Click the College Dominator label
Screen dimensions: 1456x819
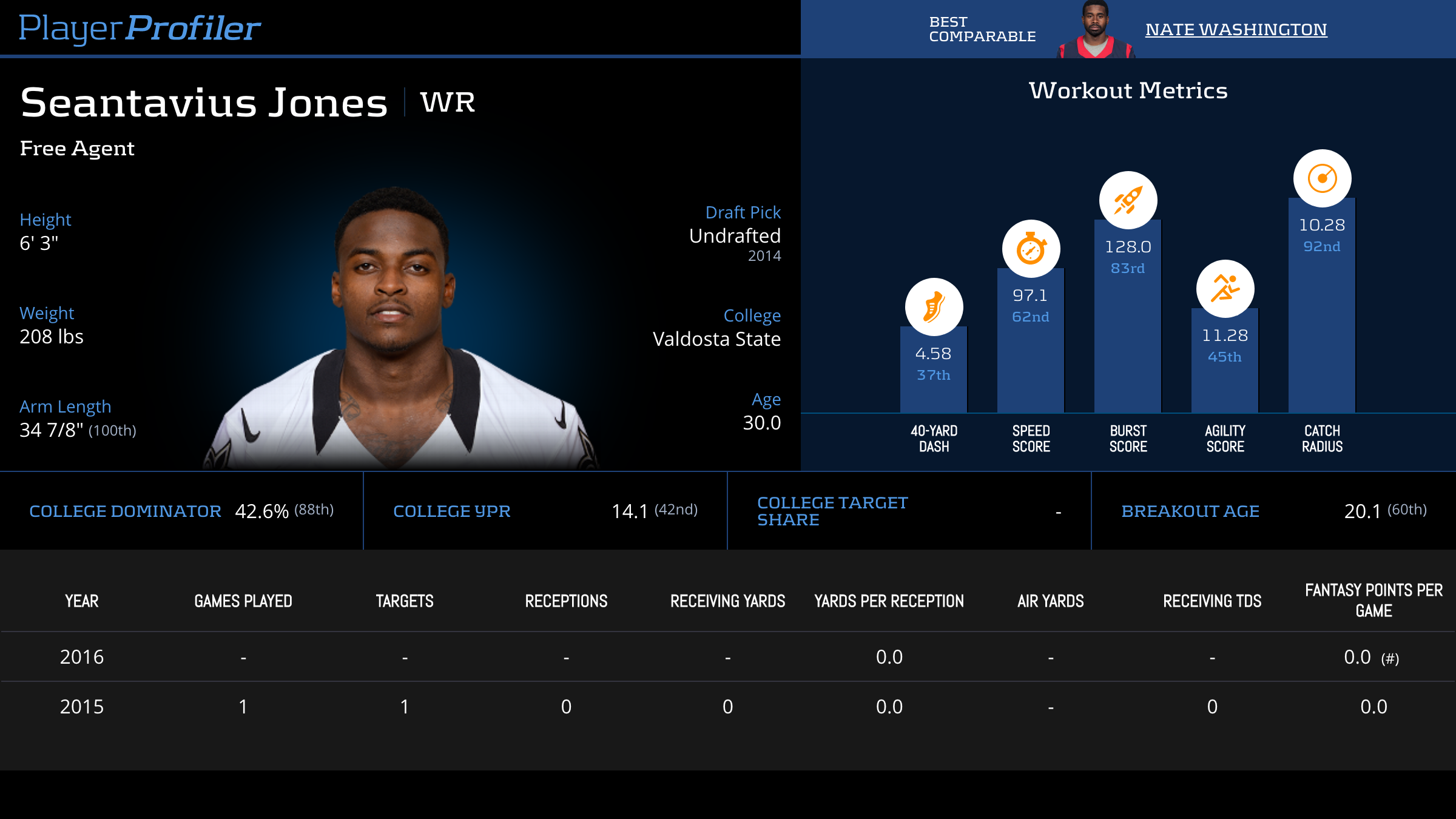coord(125,511)
